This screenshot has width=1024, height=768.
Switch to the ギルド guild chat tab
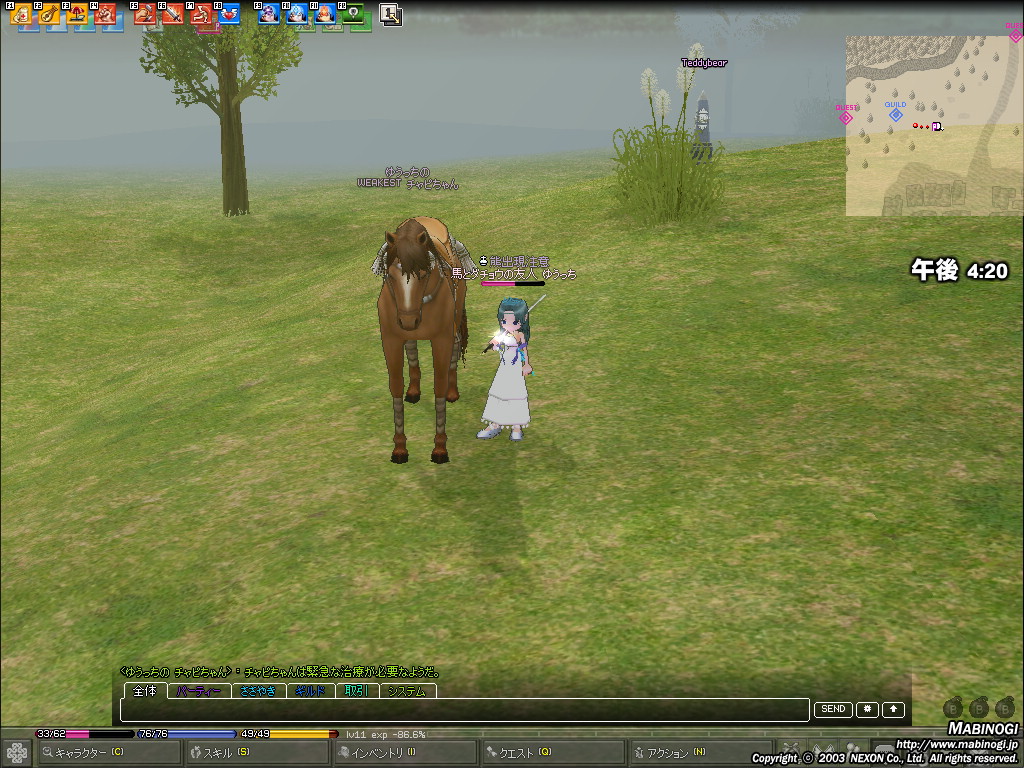[312, 691]
